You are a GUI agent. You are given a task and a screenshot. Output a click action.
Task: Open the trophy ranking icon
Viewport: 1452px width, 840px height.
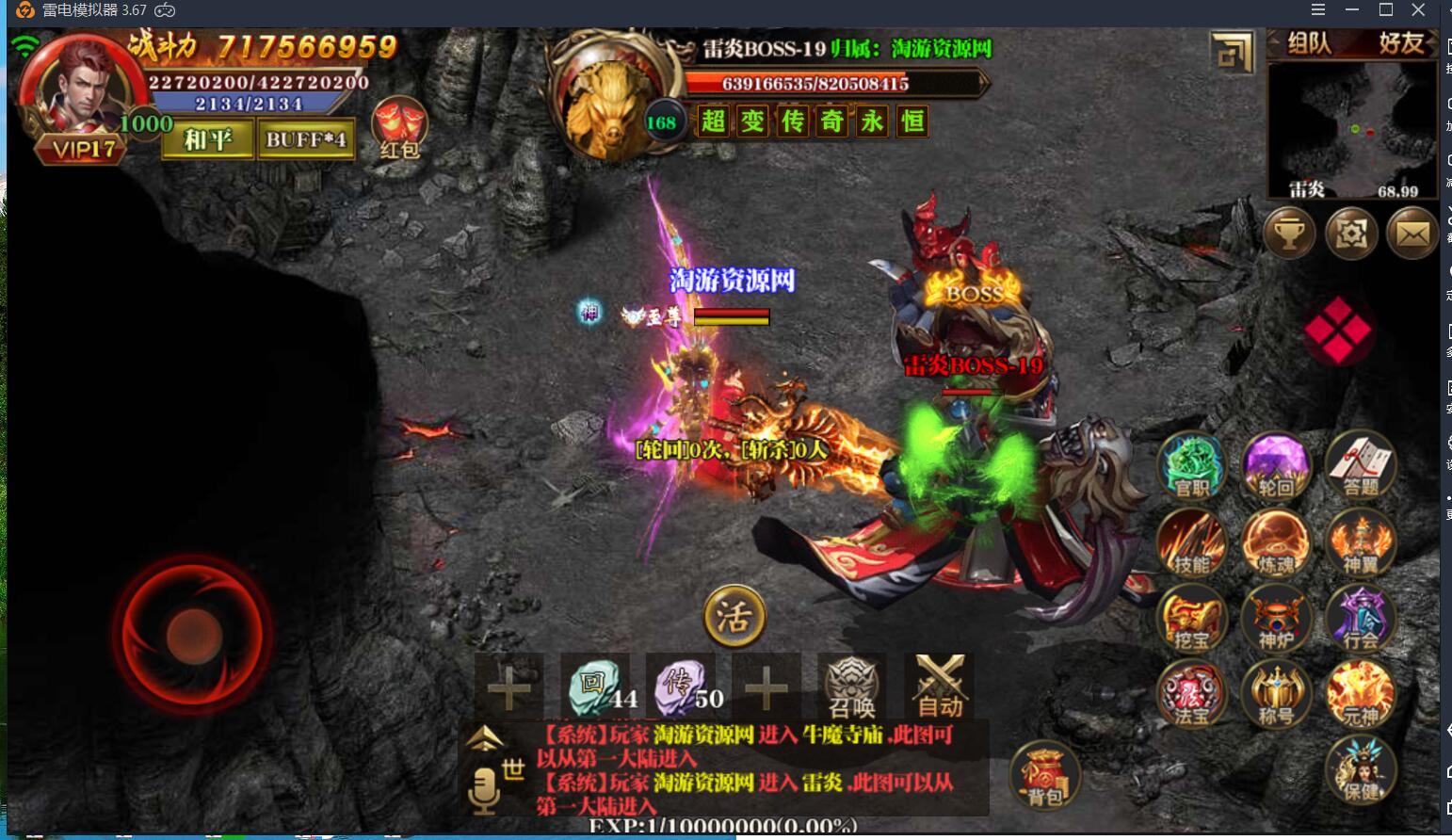tap(1289, 233)
